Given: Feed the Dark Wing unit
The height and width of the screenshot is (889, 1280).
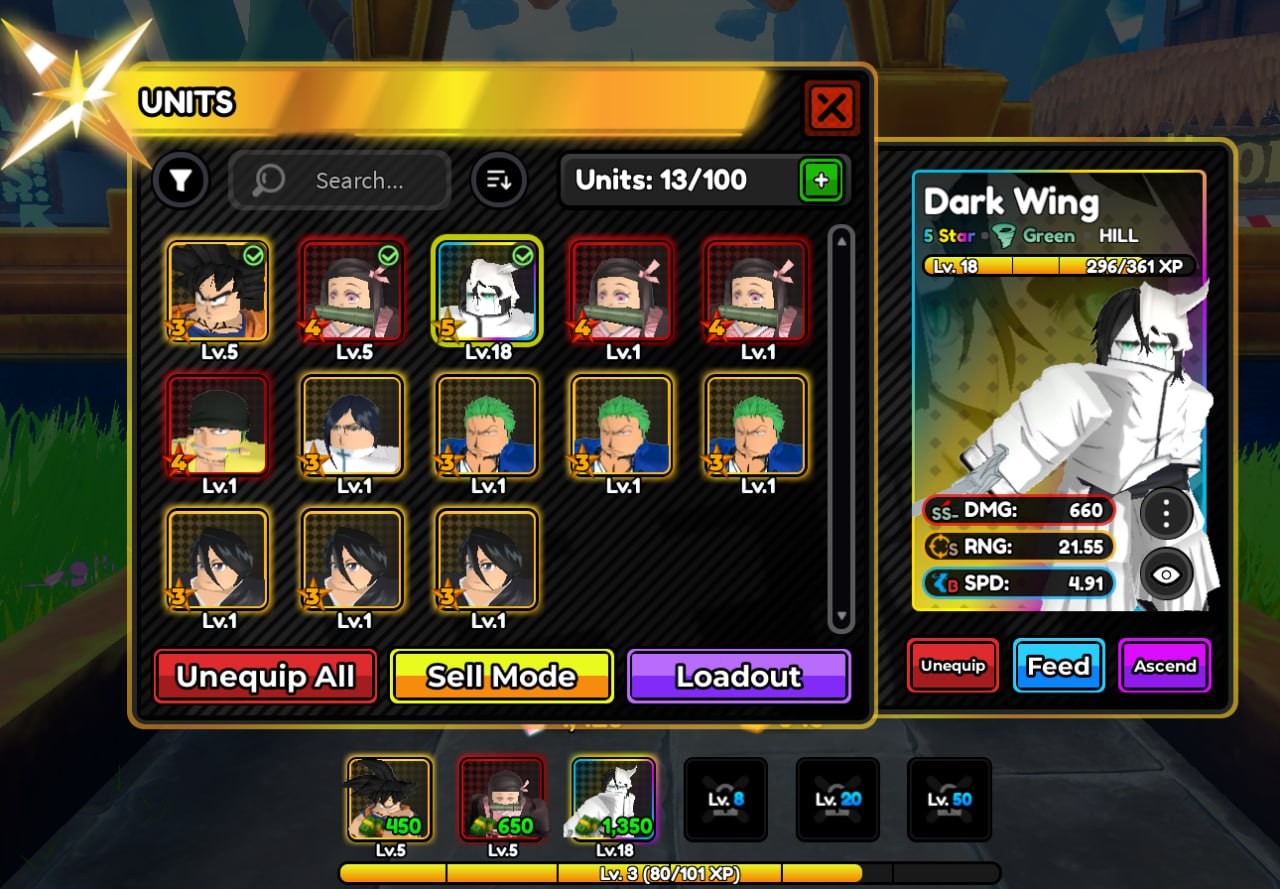Looking at the screenshot, I should (x=1058, y=666).
